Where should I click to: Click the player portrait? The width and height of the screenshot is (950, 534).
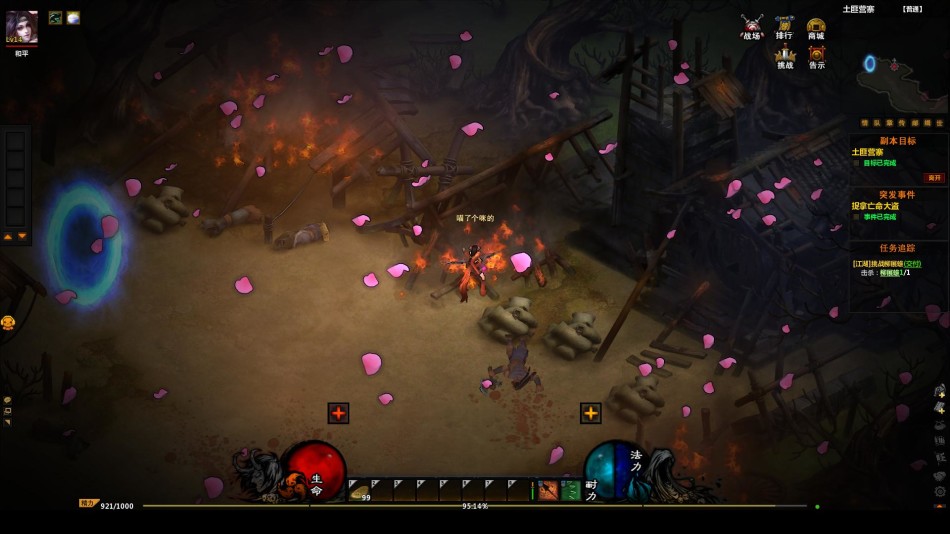pos(22,27)
